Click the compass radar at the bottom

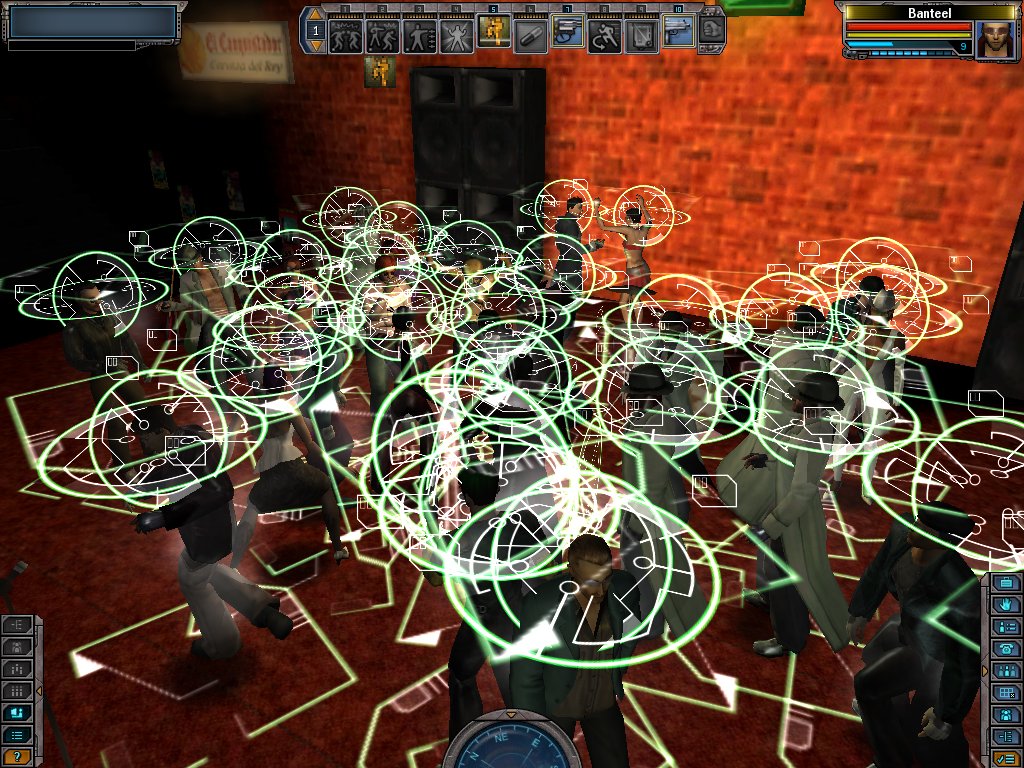pos(511,742)
